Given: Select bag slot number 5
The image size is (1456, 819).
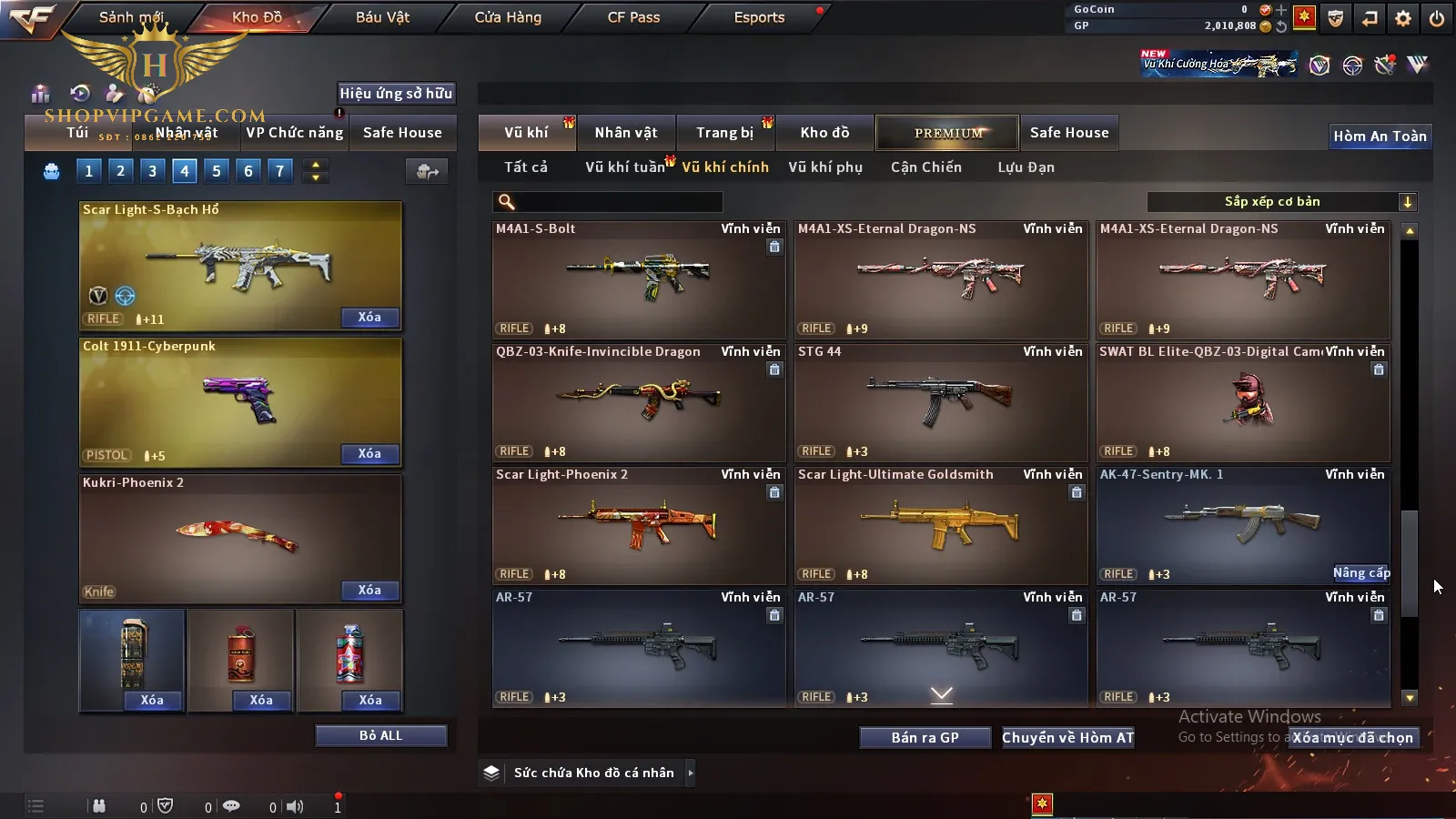Looking at the screenshot, I should (x=217, y=170).
